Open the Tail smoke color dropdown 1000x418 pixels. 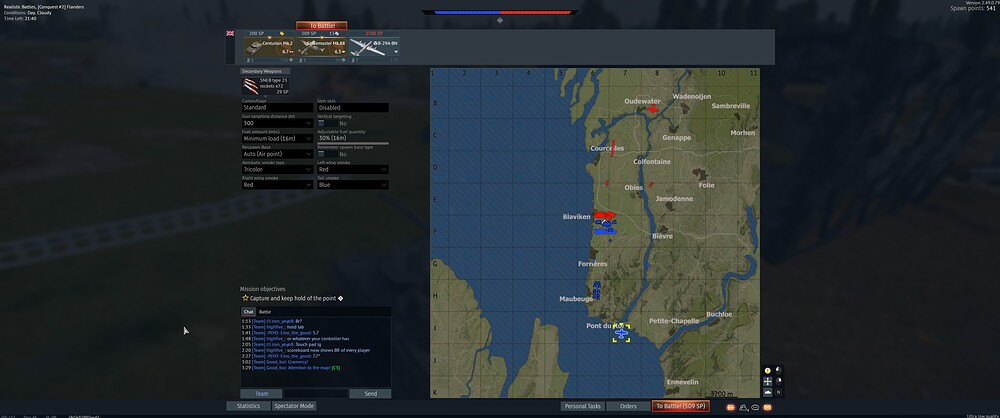(352, 185)
